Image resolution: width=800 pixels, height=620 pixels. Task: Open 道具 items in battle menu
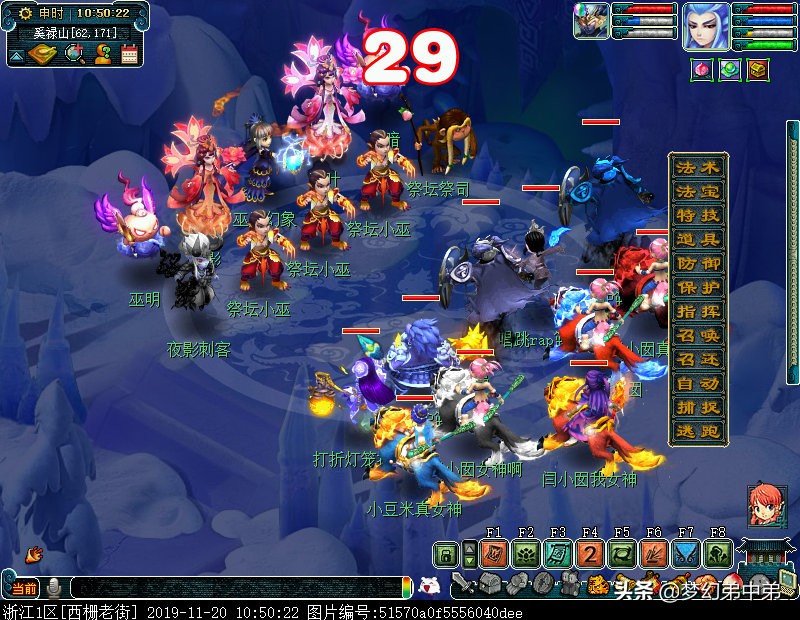697,239
